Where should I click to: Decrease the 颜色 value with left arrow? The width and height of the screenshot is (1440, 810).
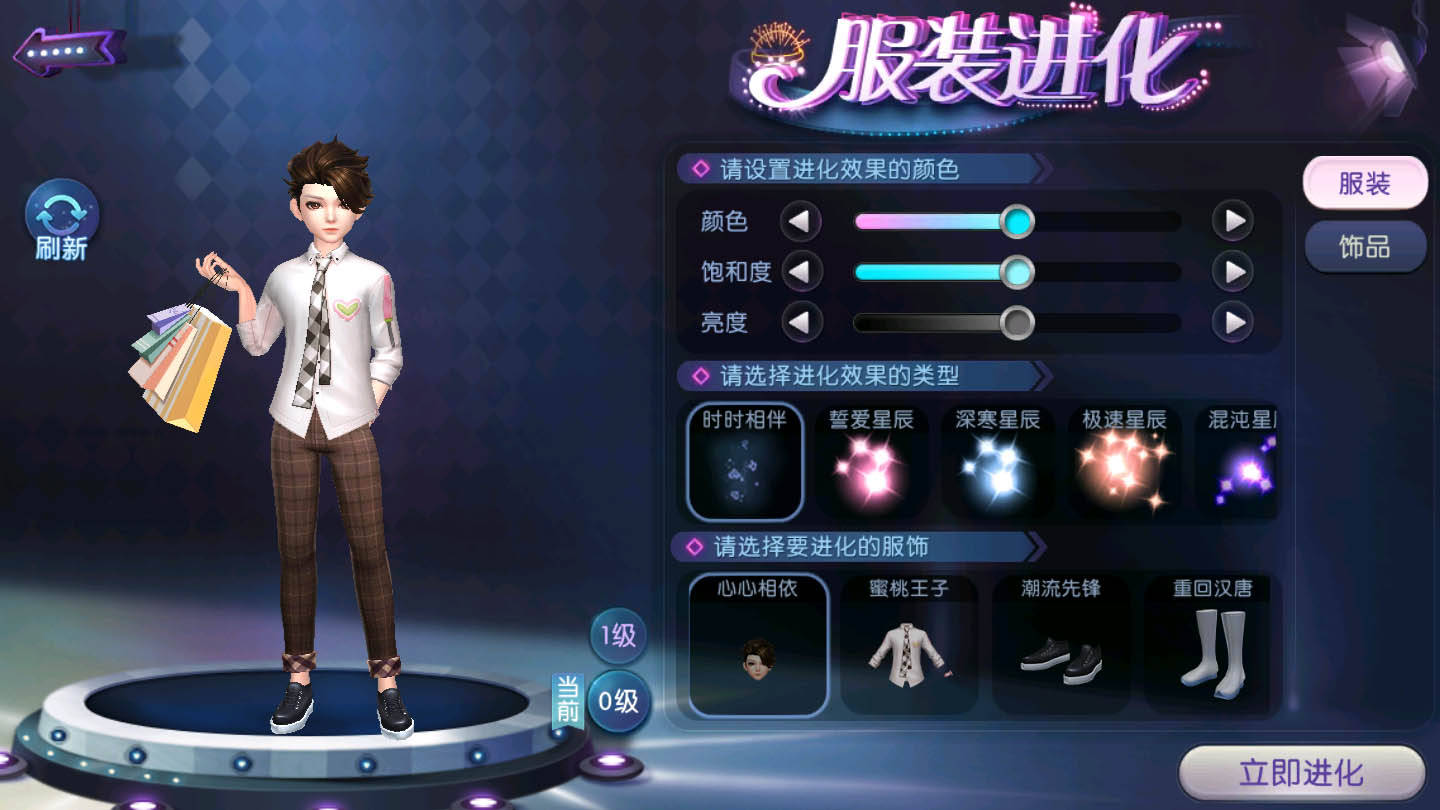[800, 221]
